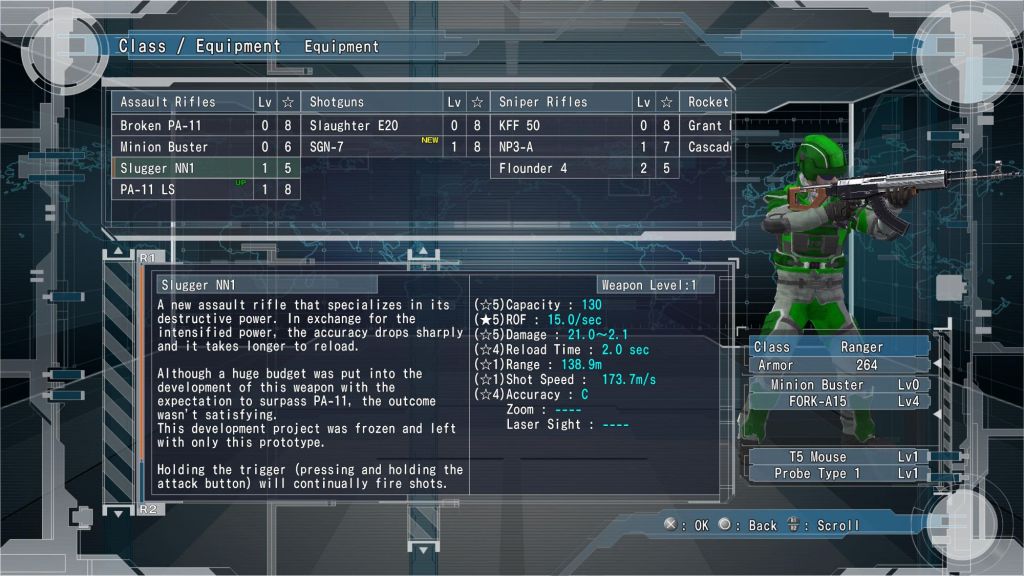Select the Flounder 4 sniper rifle
The height and width of the screenshot is (576, 1024).
tap(561, 168)
